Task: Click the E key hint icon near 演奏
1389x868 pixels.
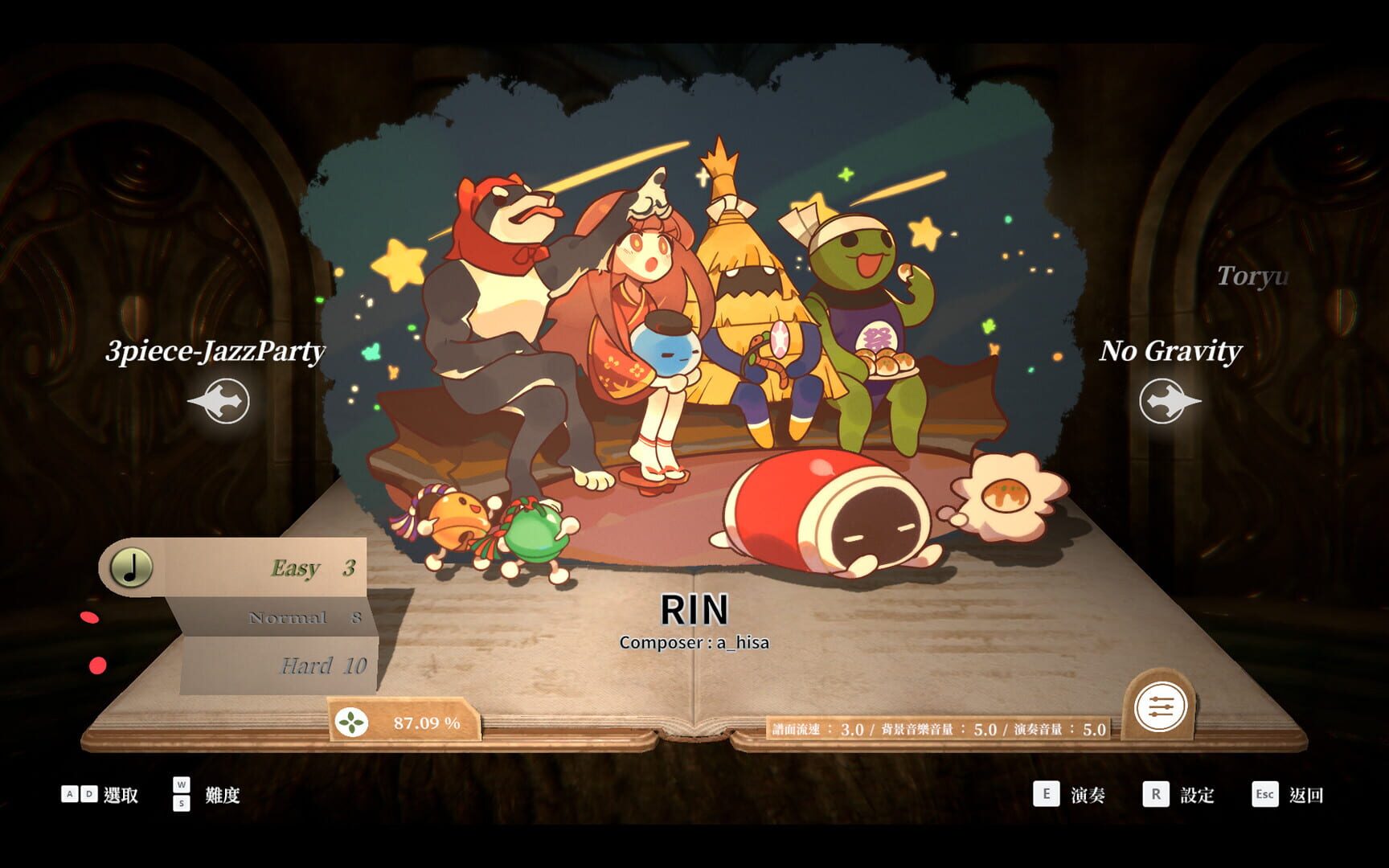Action: click(1047, 795)
